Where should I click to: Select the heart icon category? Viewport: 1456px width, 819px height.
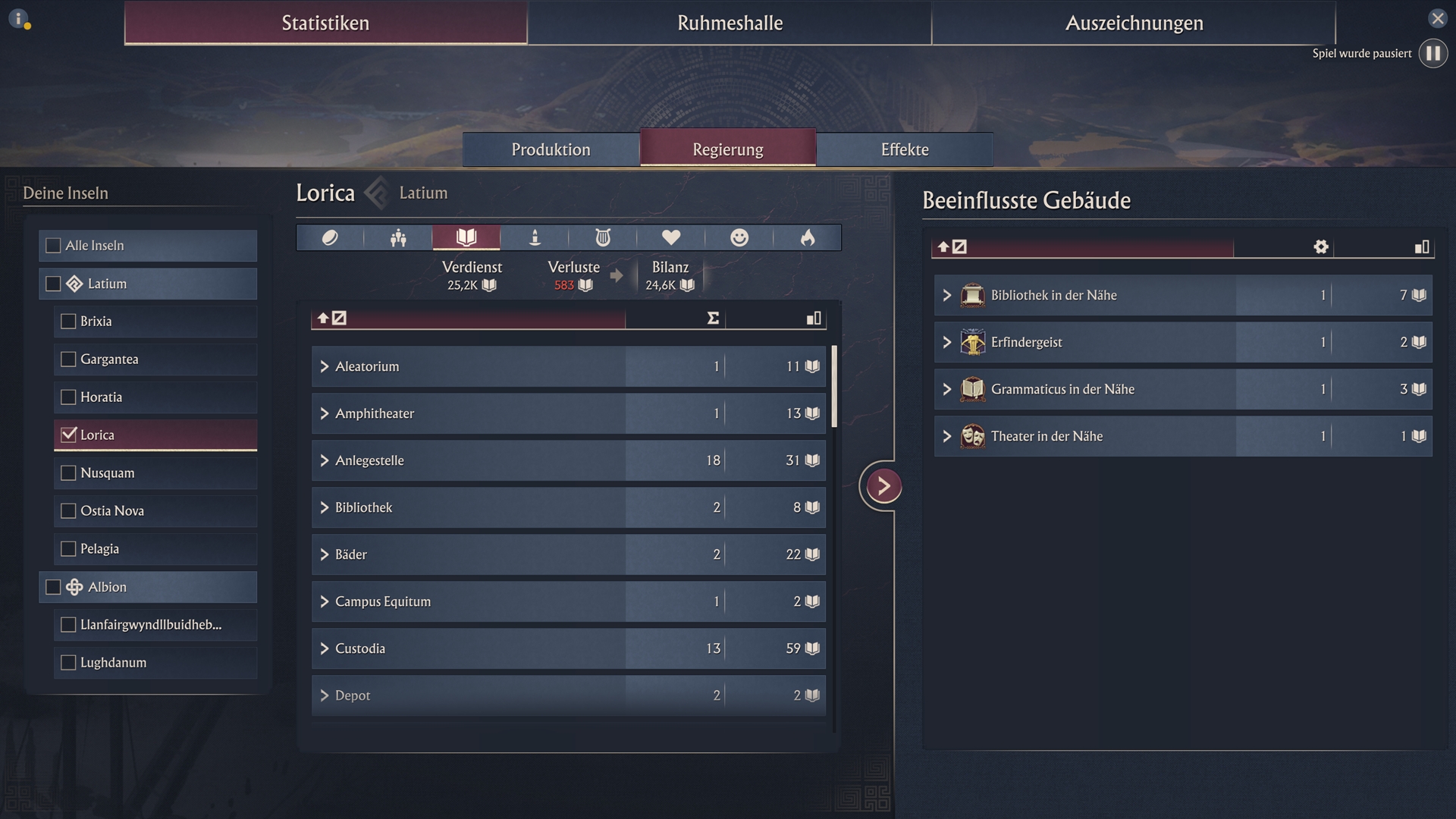(x=671, y=238)
